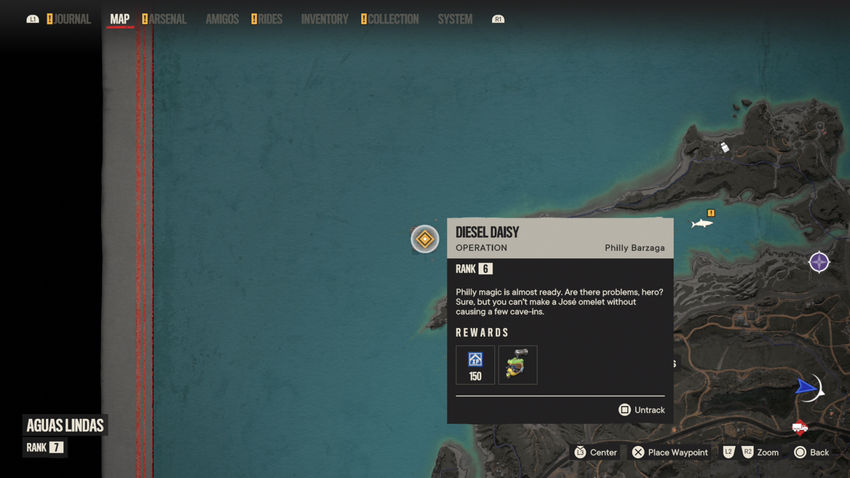This screenshot has height=478, width=850.
Task: Open the System tab
Action: [455, 19]
